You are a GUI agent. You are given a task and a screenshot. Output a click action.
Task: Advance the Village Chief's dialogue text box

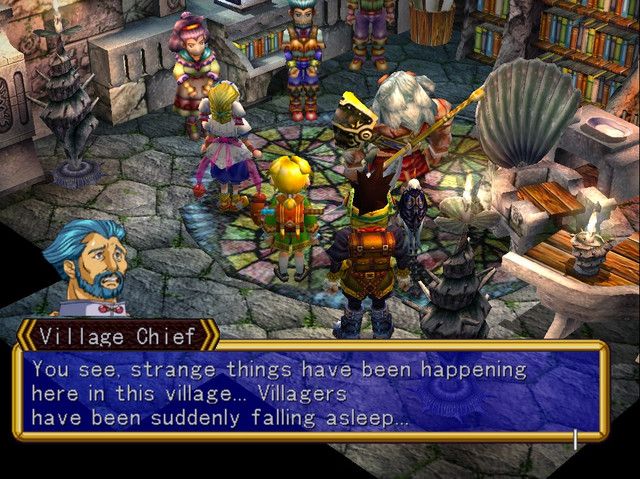[x=310, y=392]
